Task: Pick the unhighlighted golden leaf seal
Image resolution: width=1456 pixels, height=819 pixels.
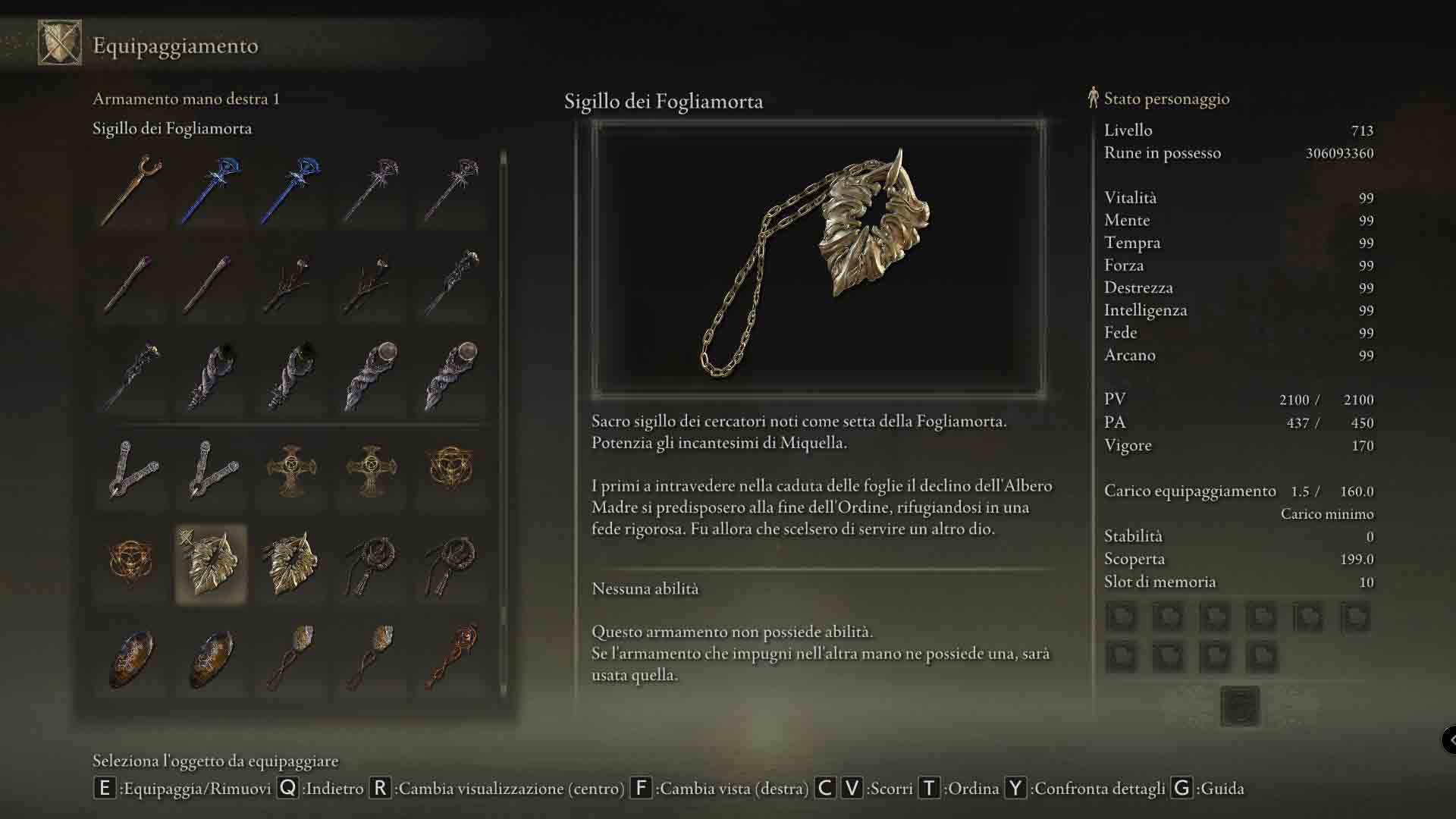Action: pos(291,563)
